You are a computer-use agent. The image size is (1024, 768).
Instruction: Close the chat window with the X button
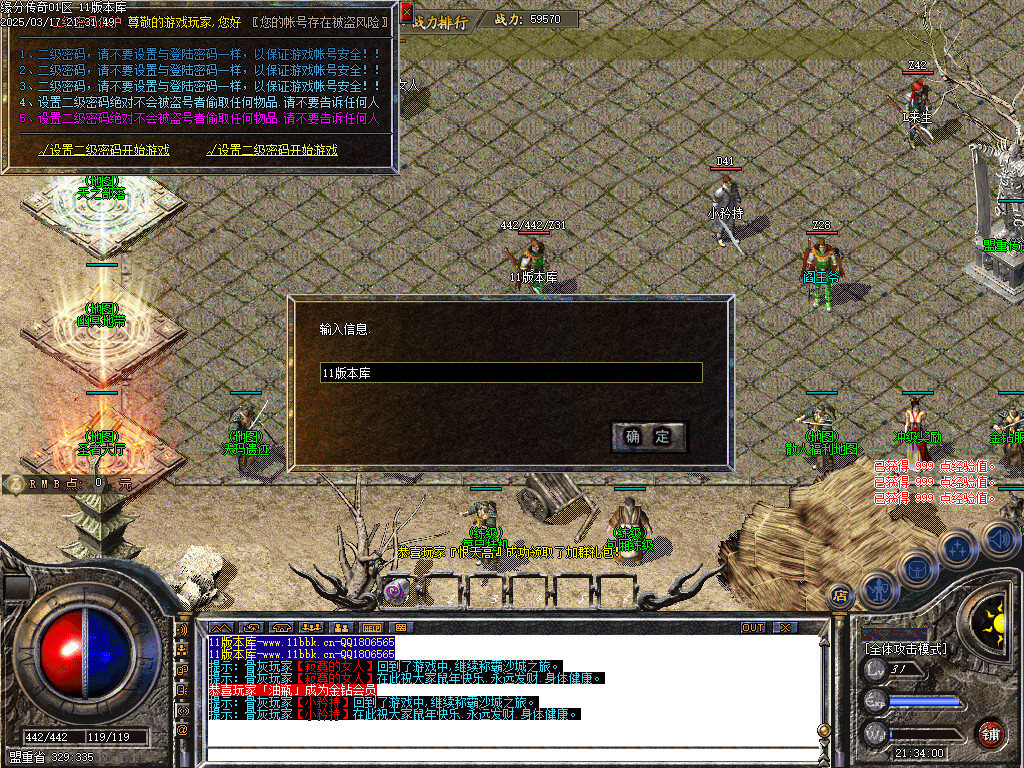coord(785,627)
